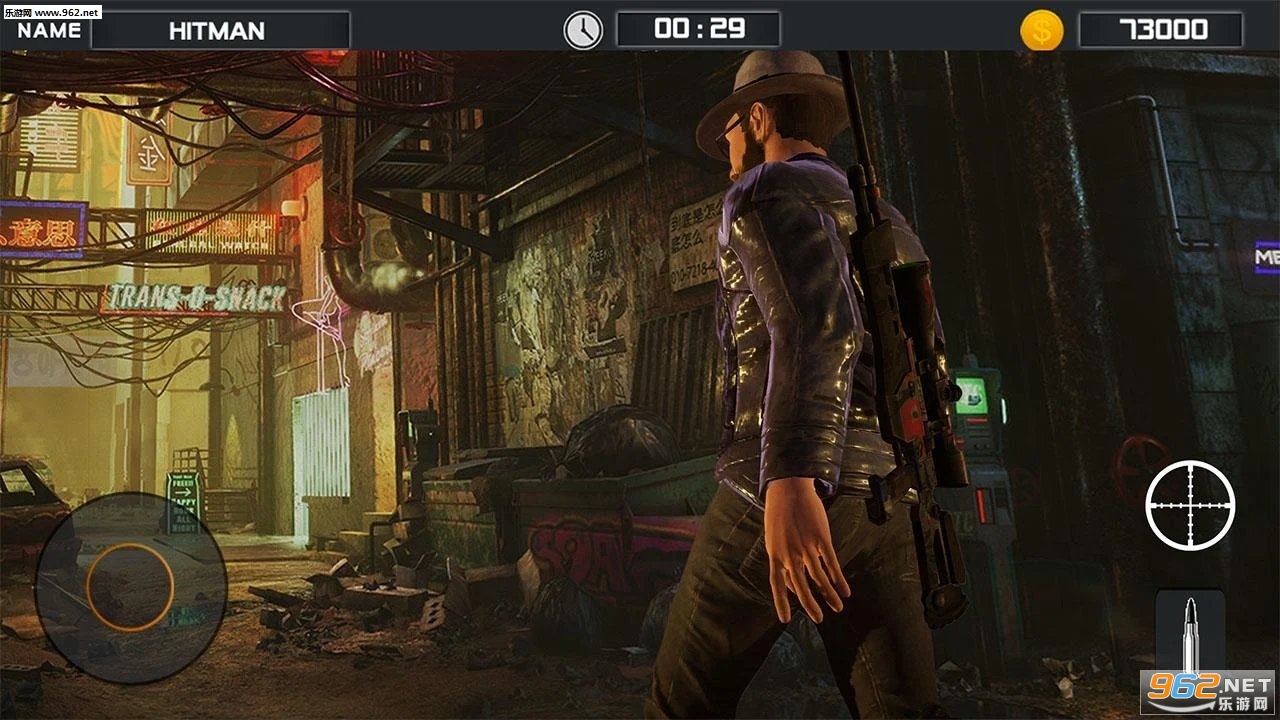Click the virtual movement joystick
This screenshot has height=720, width=1280.
[130, 587]
